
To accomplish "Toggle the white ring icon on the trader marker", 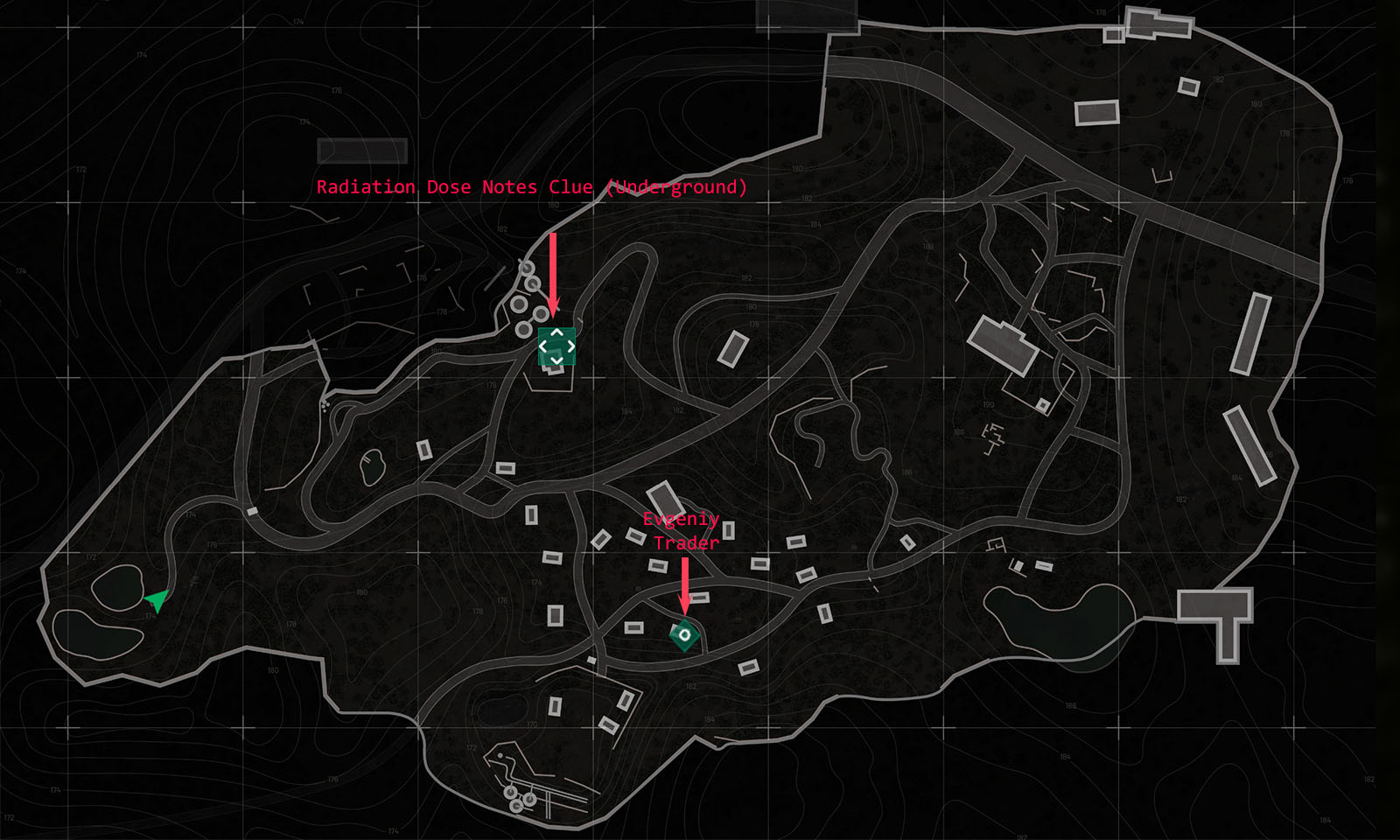I will [686, 633].
